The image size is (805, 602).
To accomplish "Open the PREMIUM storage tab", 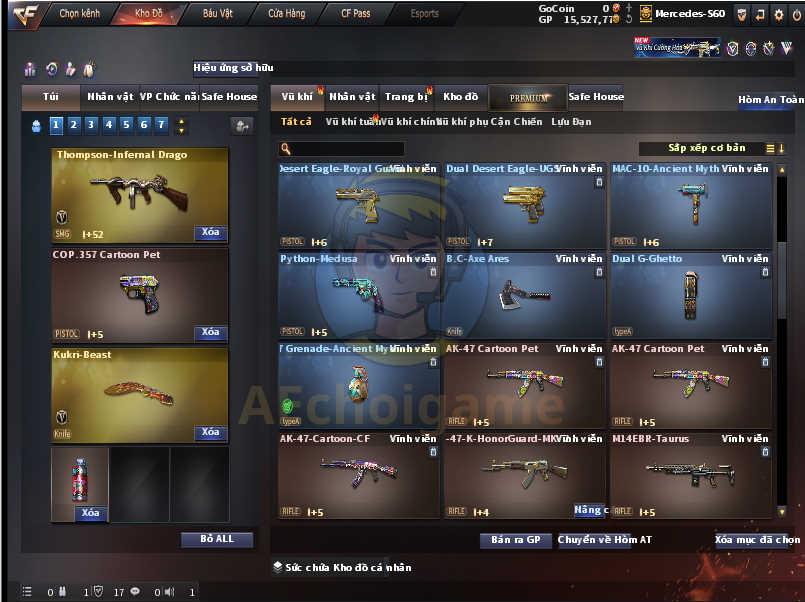I will [528, 98].
